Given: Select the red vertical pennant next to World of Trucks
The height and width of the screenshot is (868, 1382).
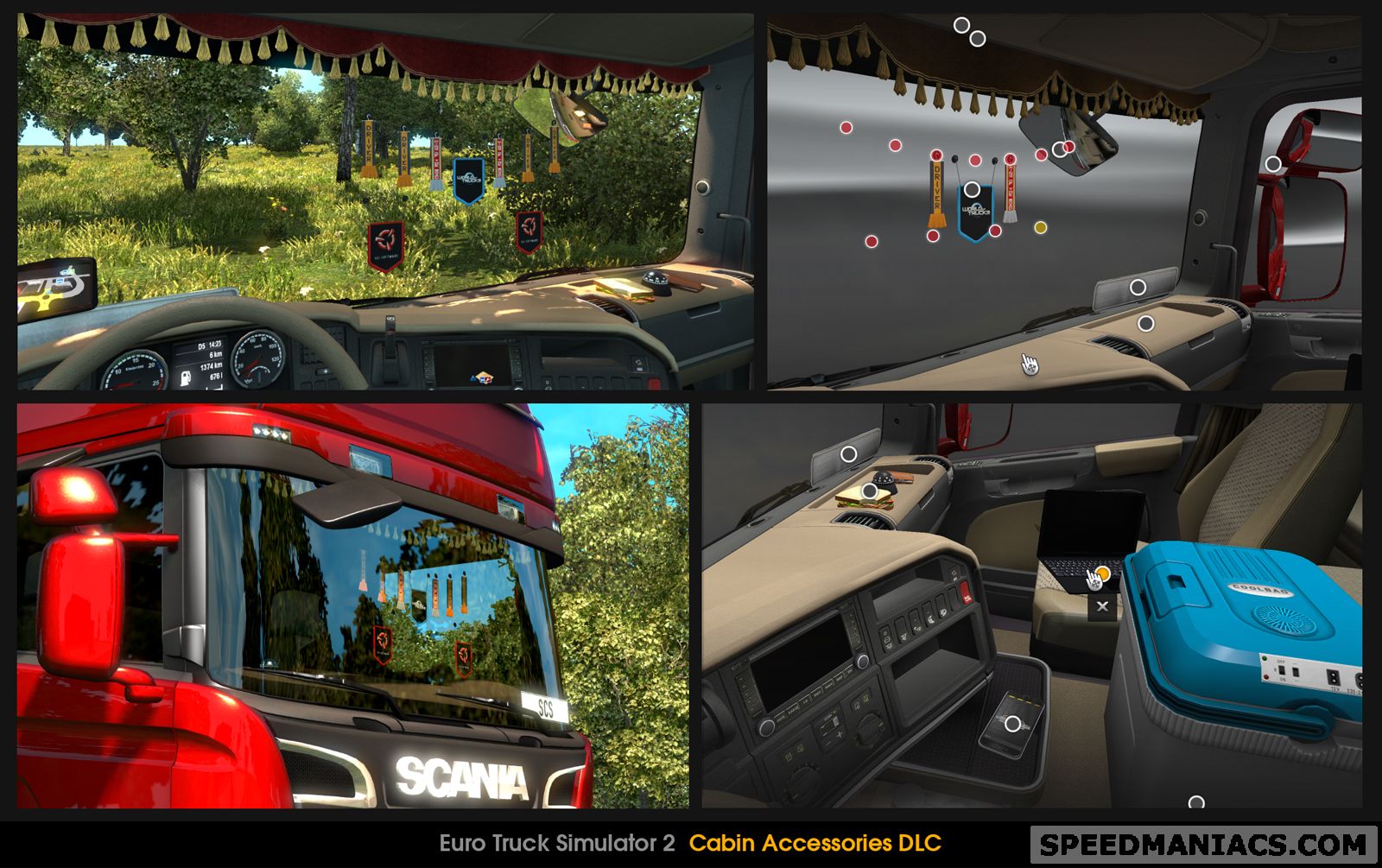Looking at the screenshot, I should click(1010, 190).
